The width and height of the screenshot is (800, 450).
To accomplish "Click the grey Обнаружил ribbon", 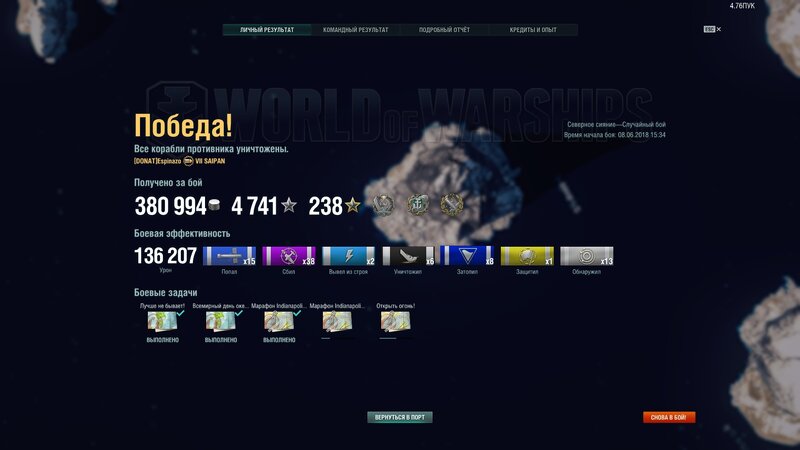I will [x=586, y=256].
